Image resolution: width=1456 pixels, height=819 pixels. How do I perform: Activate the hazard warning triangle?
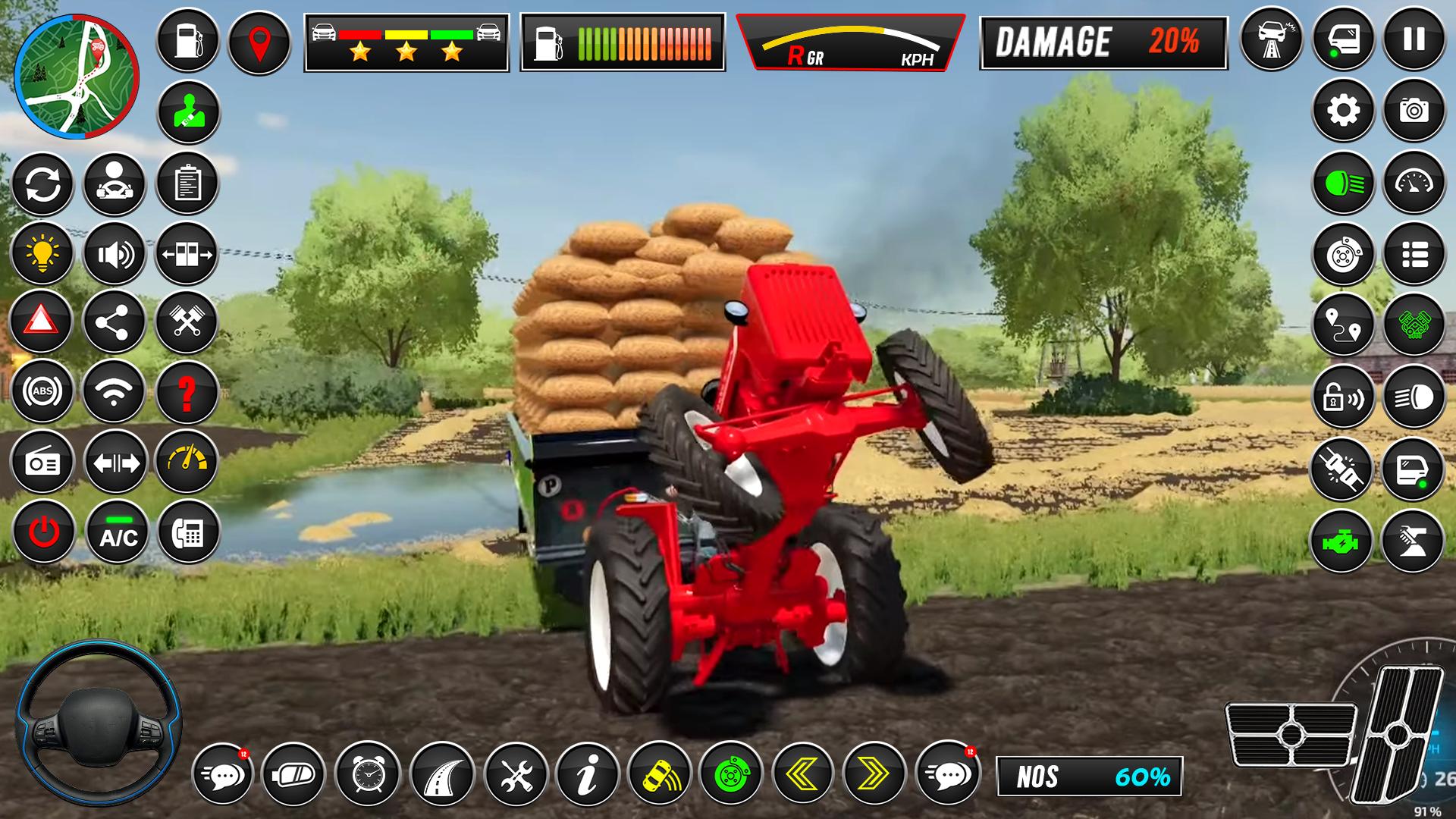click(42, 322)
